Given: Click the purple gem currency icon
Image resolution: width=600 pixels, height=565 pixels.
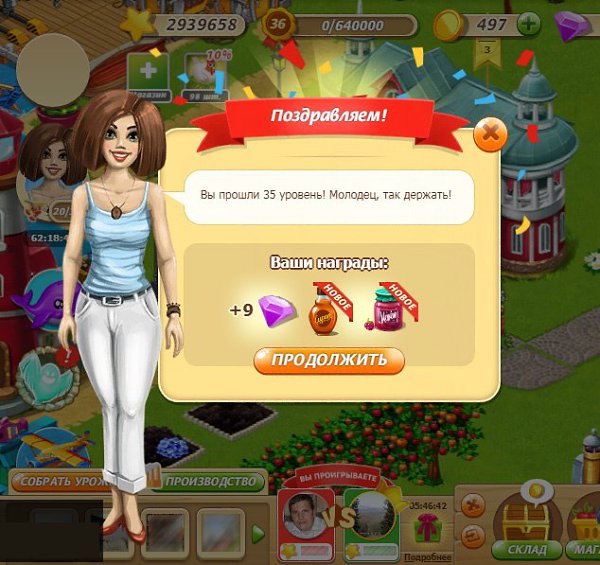Looking at the screenshot, I should click(x=573, y=25).
